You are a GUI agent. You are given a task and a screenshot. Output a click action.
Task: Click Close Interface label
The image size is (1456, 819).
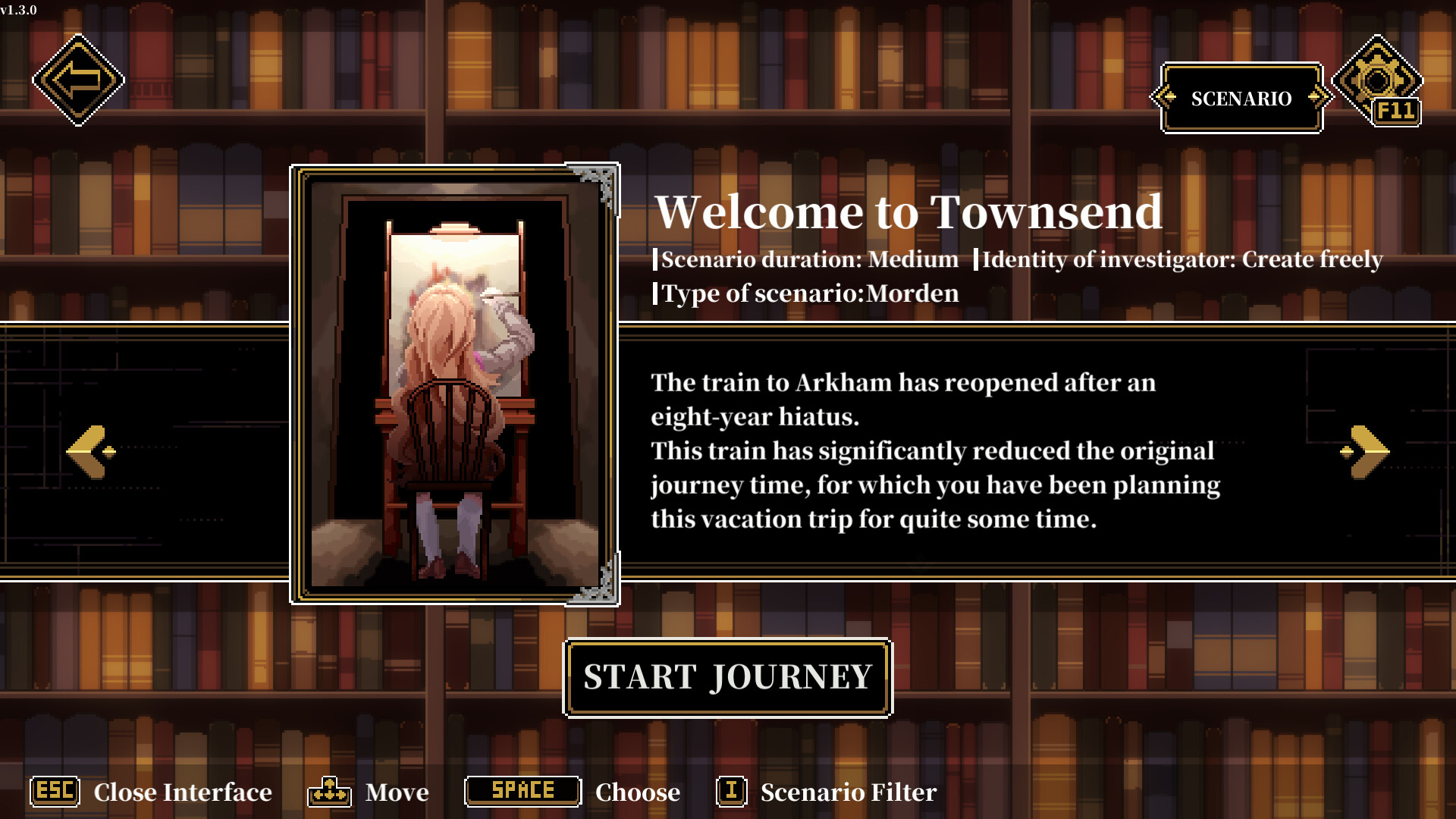coord(183,792)
